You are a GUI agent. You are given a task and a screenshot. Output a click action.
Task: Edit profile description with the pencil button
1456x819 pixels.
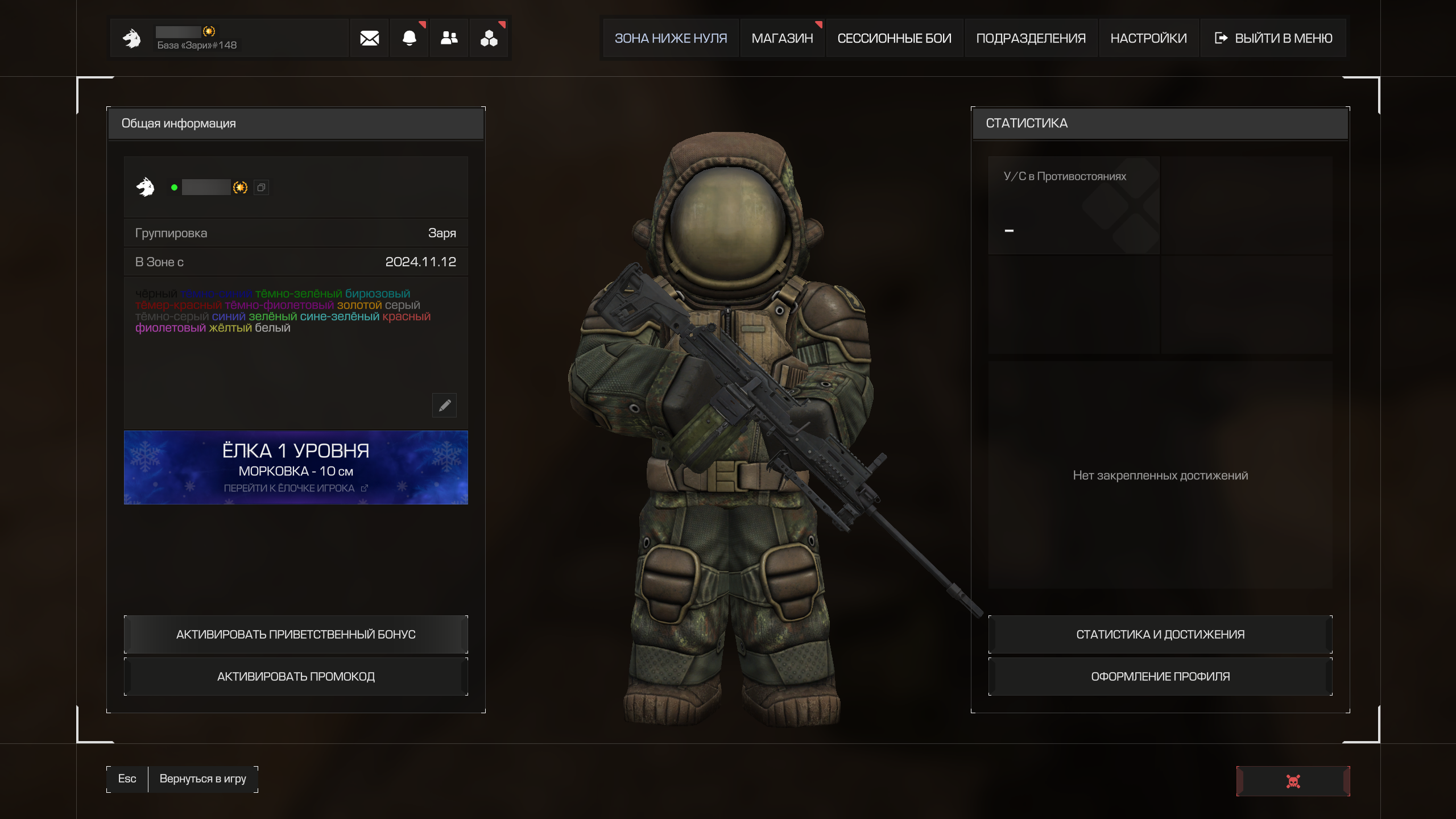tap(444, 405)
